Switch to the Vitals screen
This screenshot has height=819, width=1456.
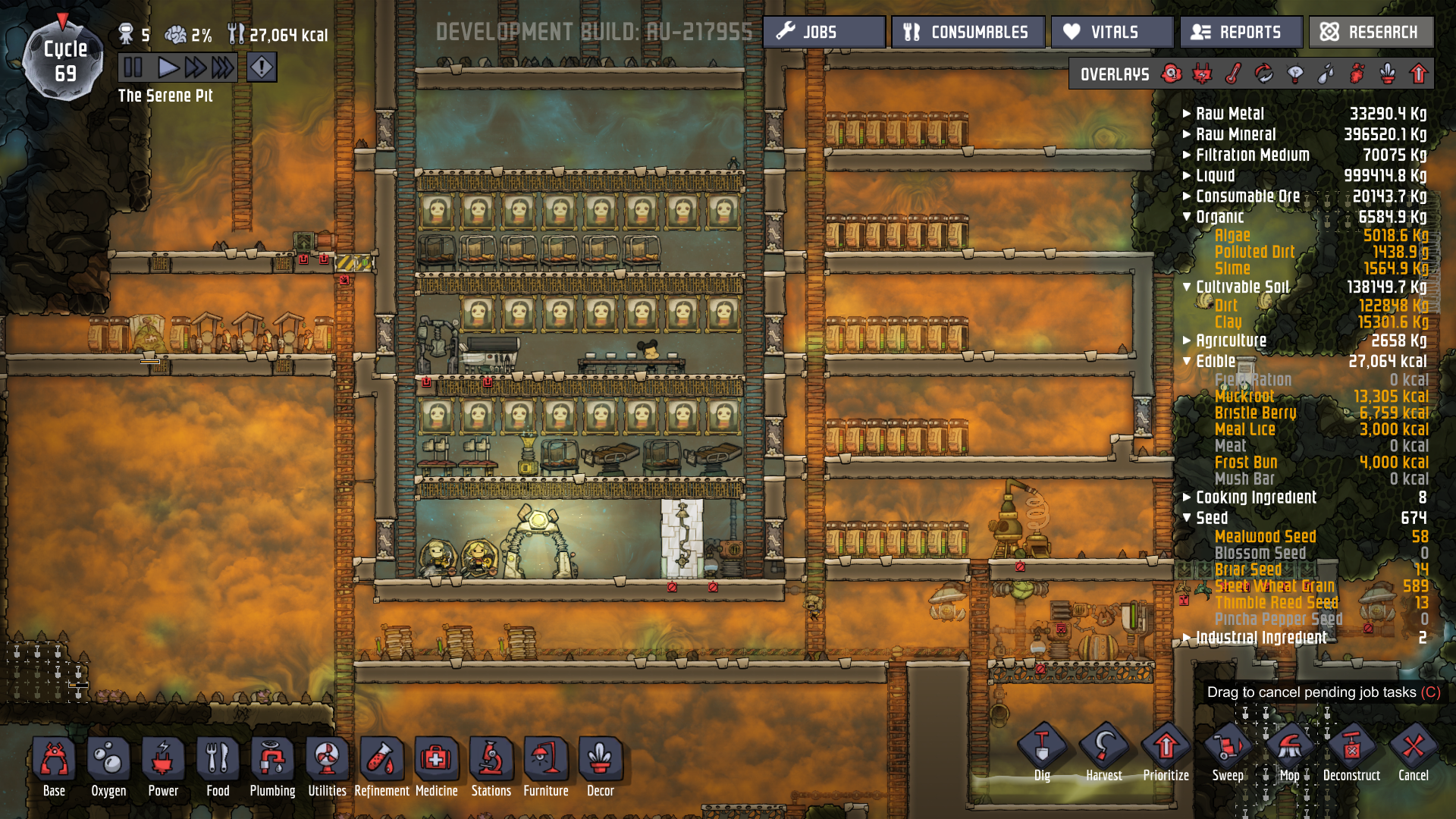(x=1112, y=32)
